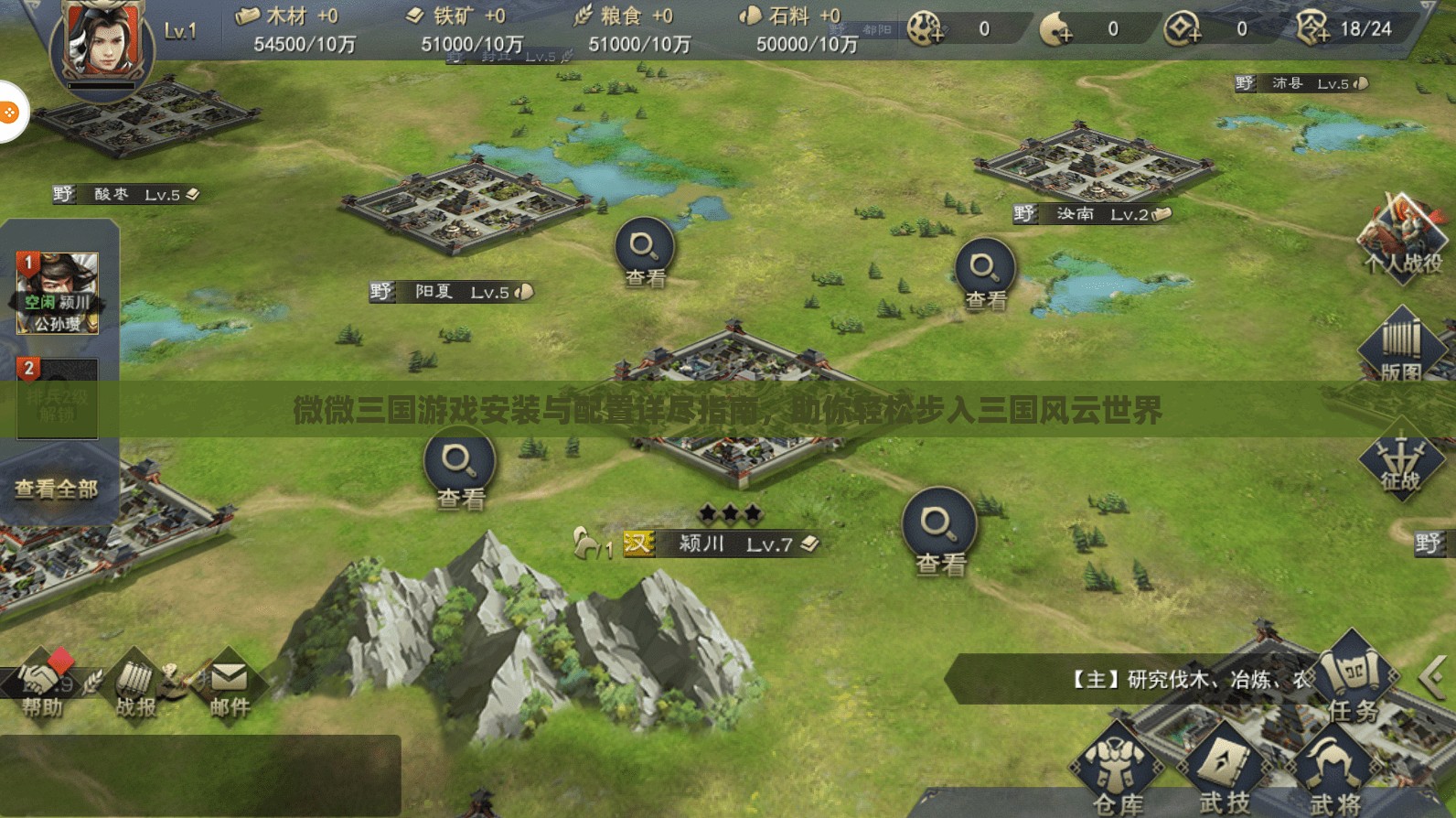Tap the 查看全部 view-all button

point(57,490)
